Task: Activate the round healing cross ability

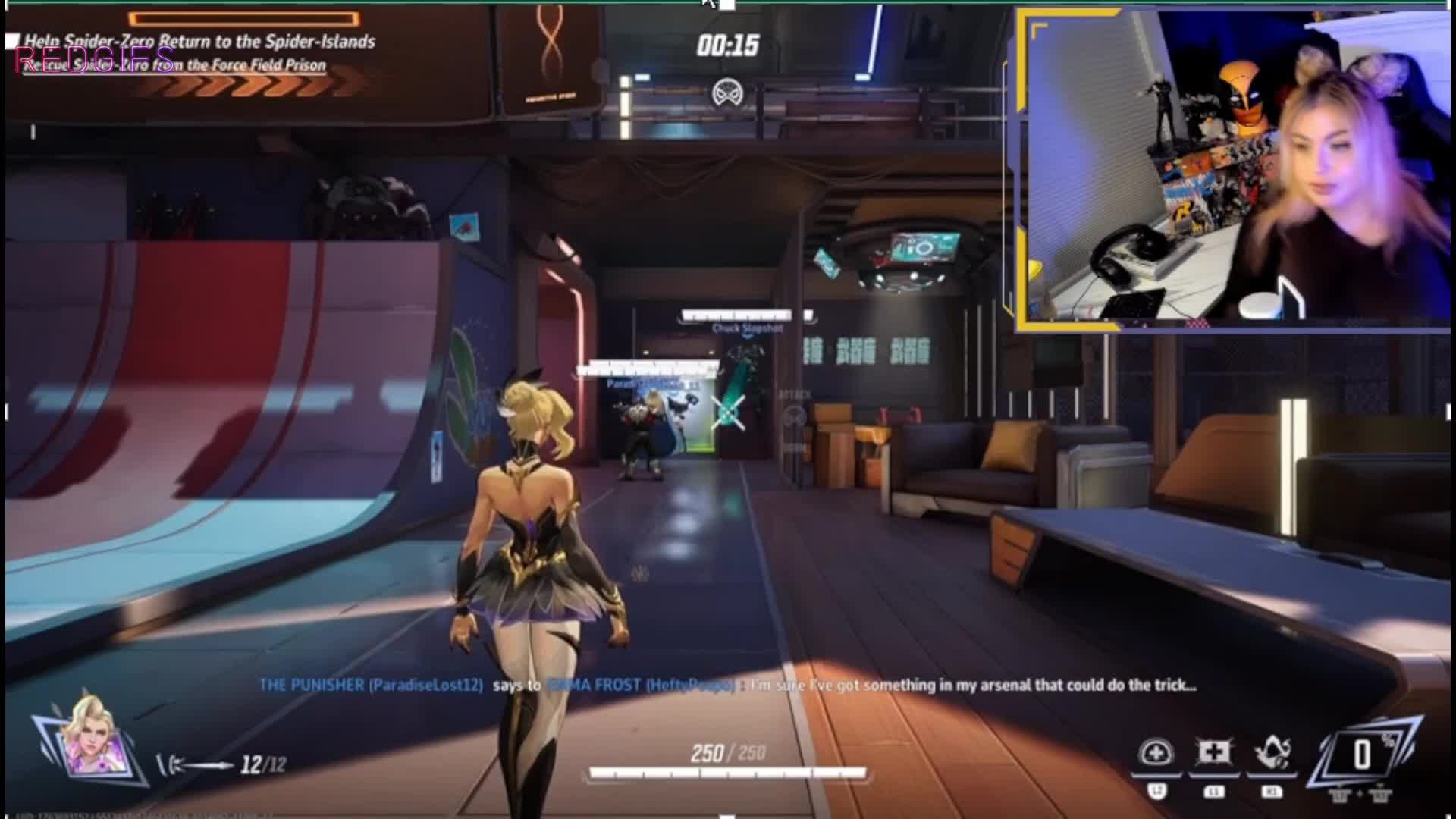Action: (1156, 754)
